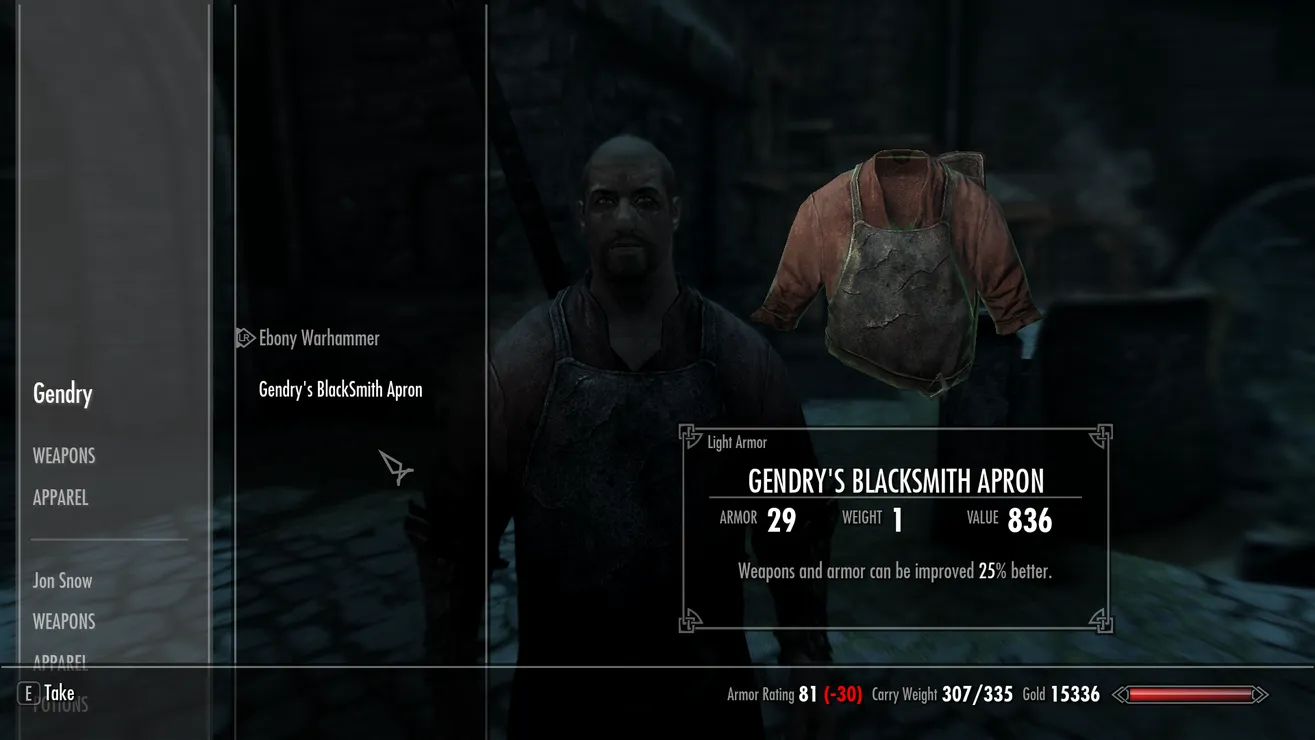1315x740 pixels.
Task: Select the Ebony Warhammer item
Action: pyautogui.click(x=319, y=339)
